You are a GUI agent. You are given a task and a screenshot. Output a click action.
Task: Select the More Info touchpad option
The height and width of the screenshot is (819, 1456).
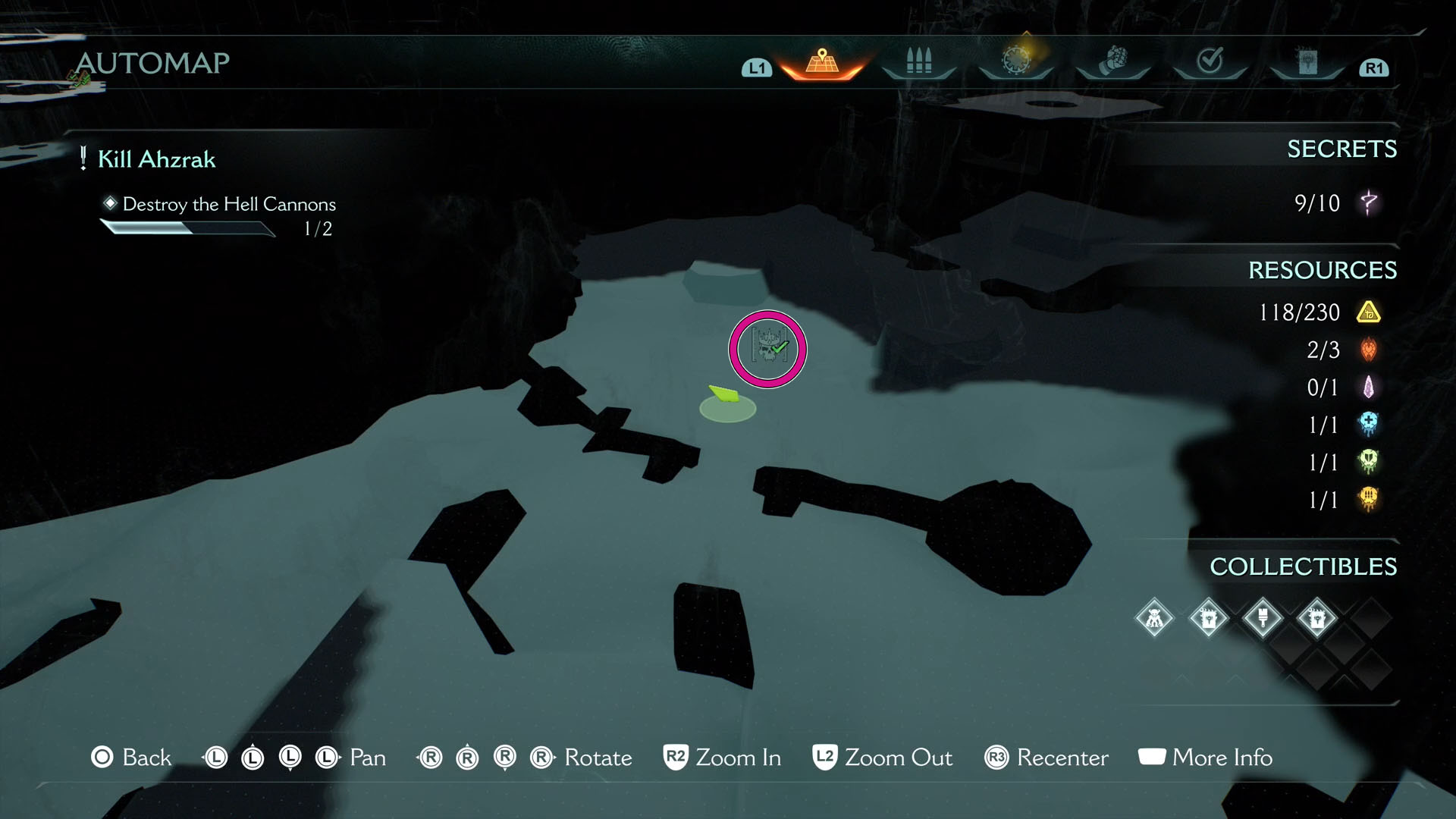1150,756
